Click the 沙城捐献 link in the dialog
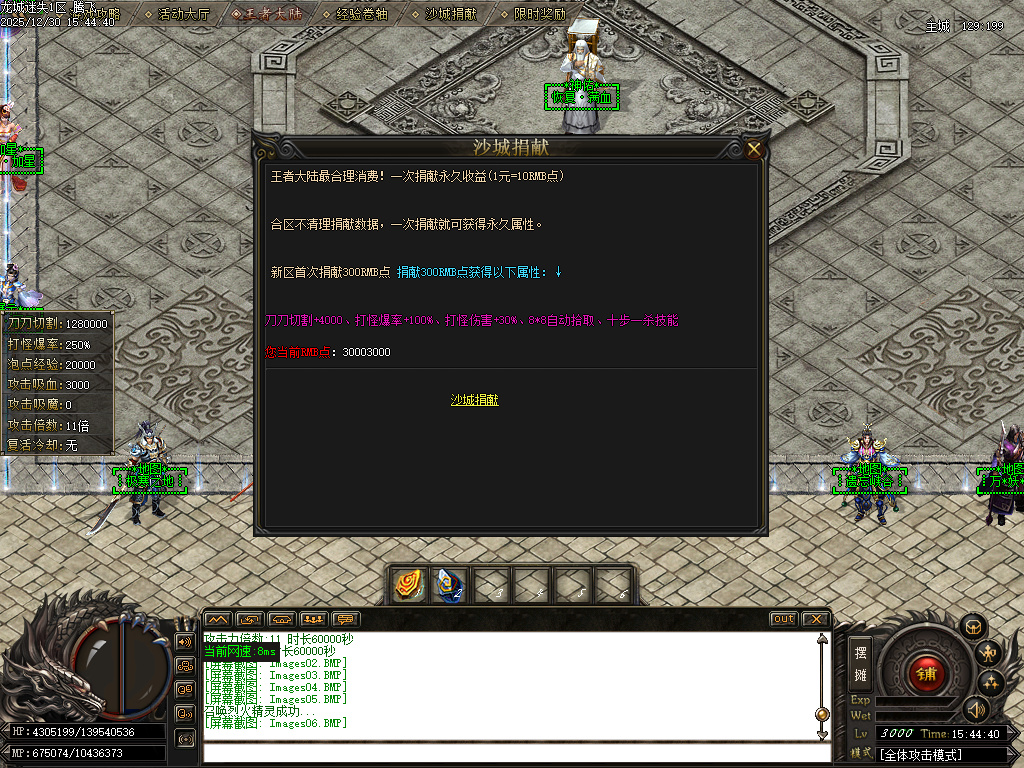 click(474, 400)
